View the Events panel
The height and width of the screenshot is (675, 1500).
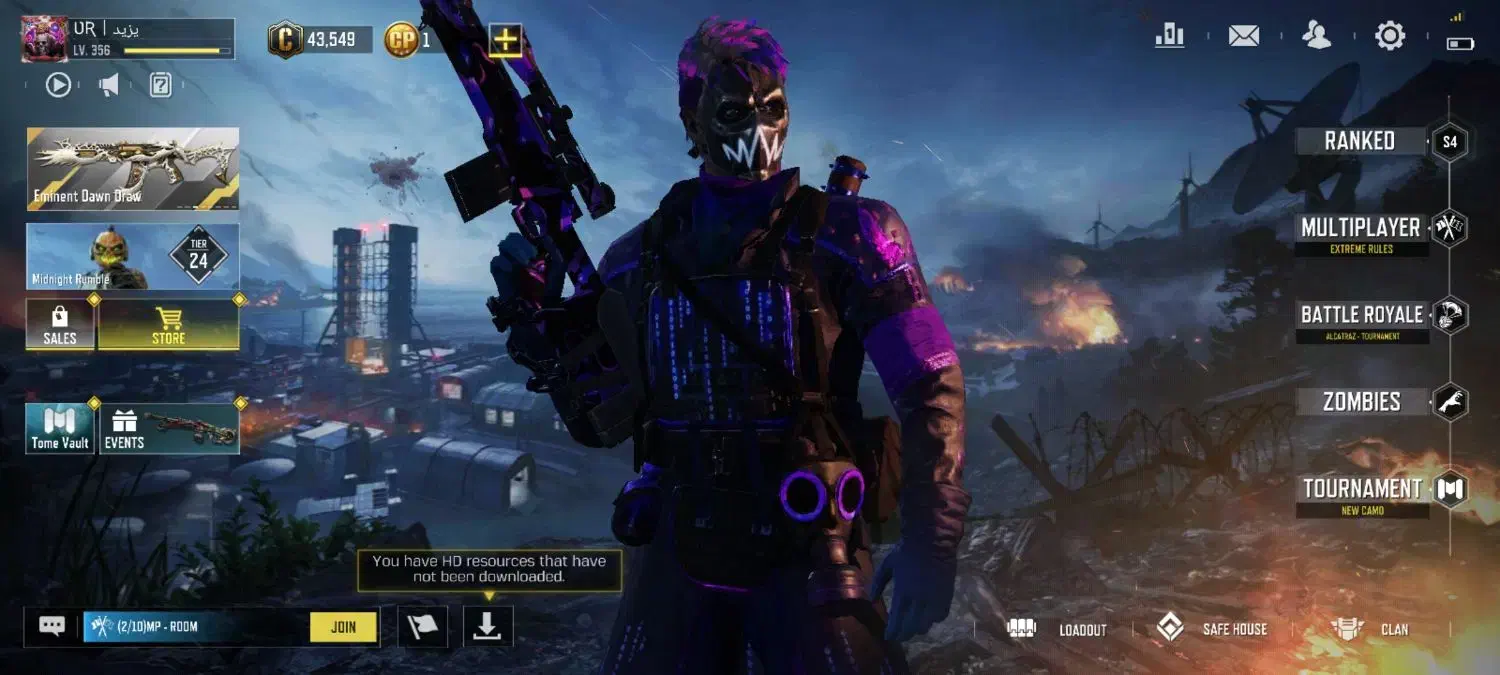coord(168,429)
